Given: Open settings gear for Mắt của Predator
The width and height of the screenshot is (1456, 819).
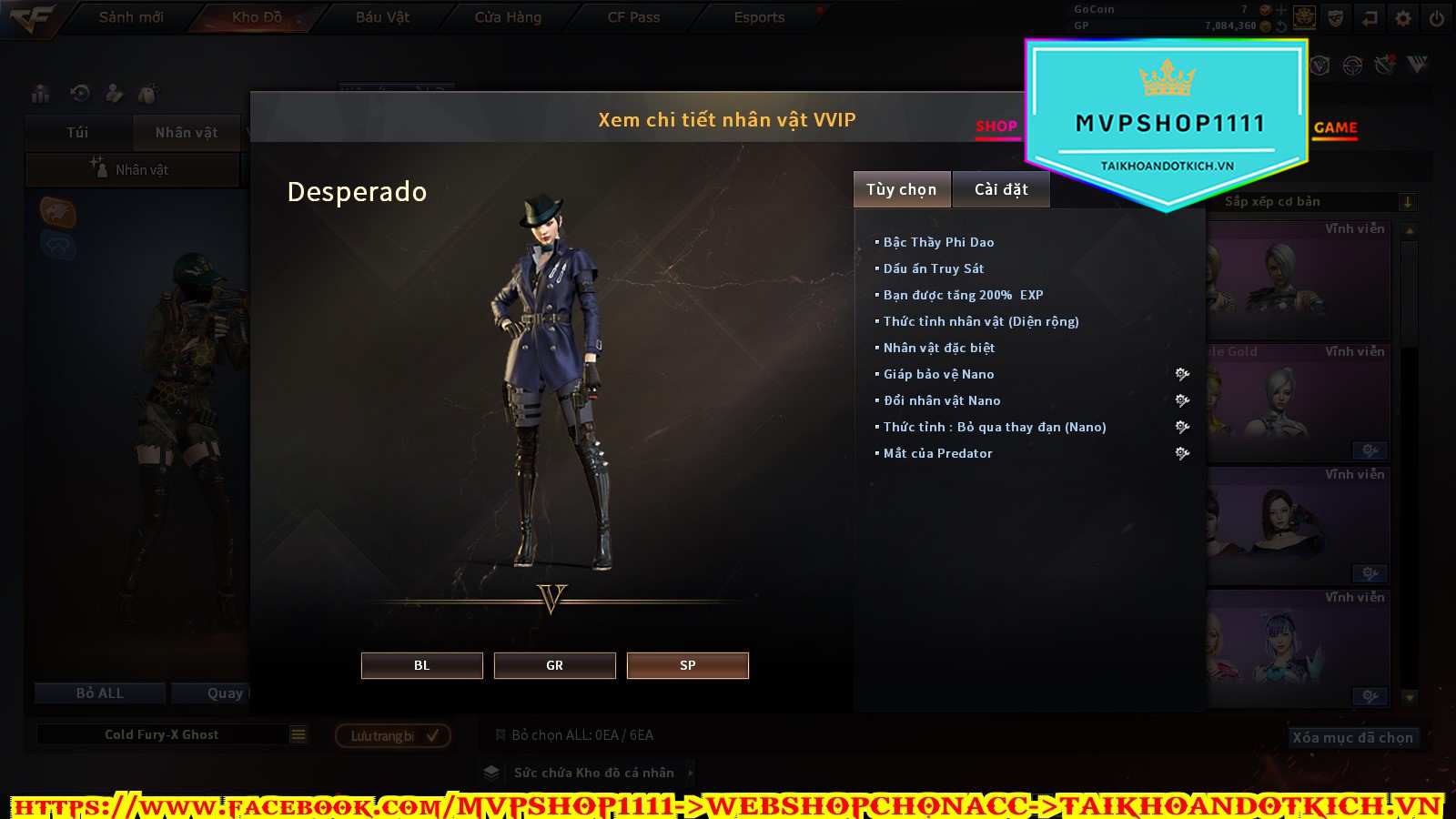Looking at the screenshot, I should coord(1182,453).
